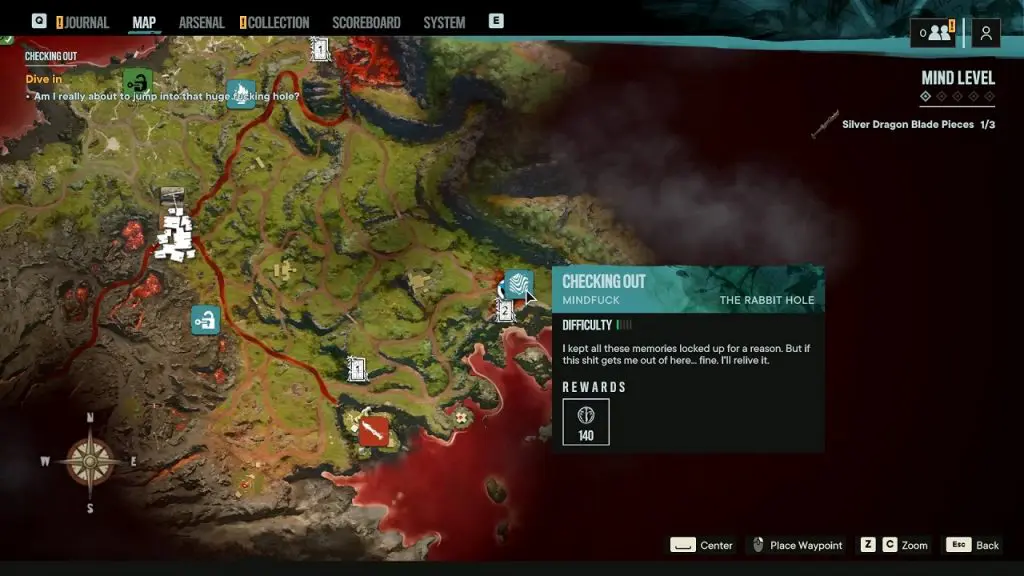The image size is (1024, 576).
Task: Go to the Collection tab
Action: (x=278, y=22)
